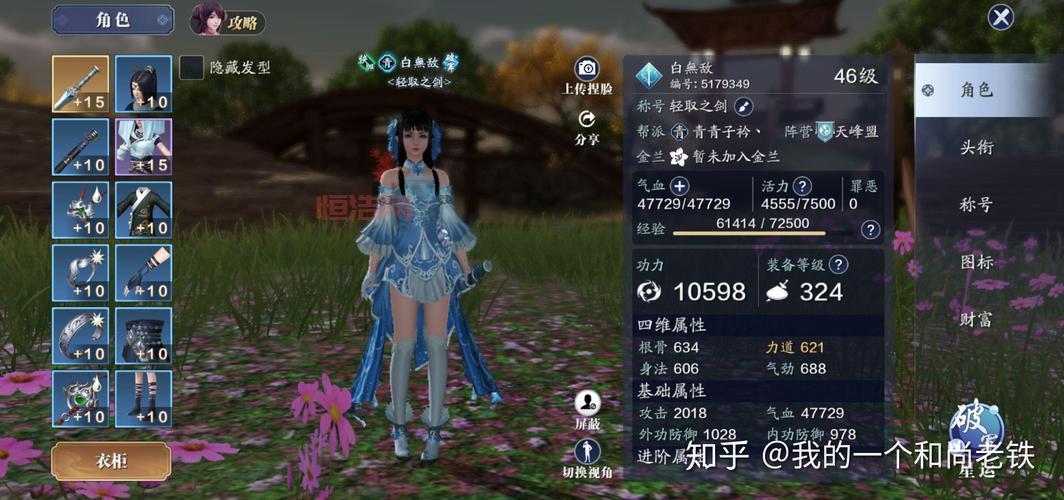Edit the title 轻取之剑 with pencil icon
This screenshot has width=1064, height=500.
pyautogui.click(x=744, y=106)
